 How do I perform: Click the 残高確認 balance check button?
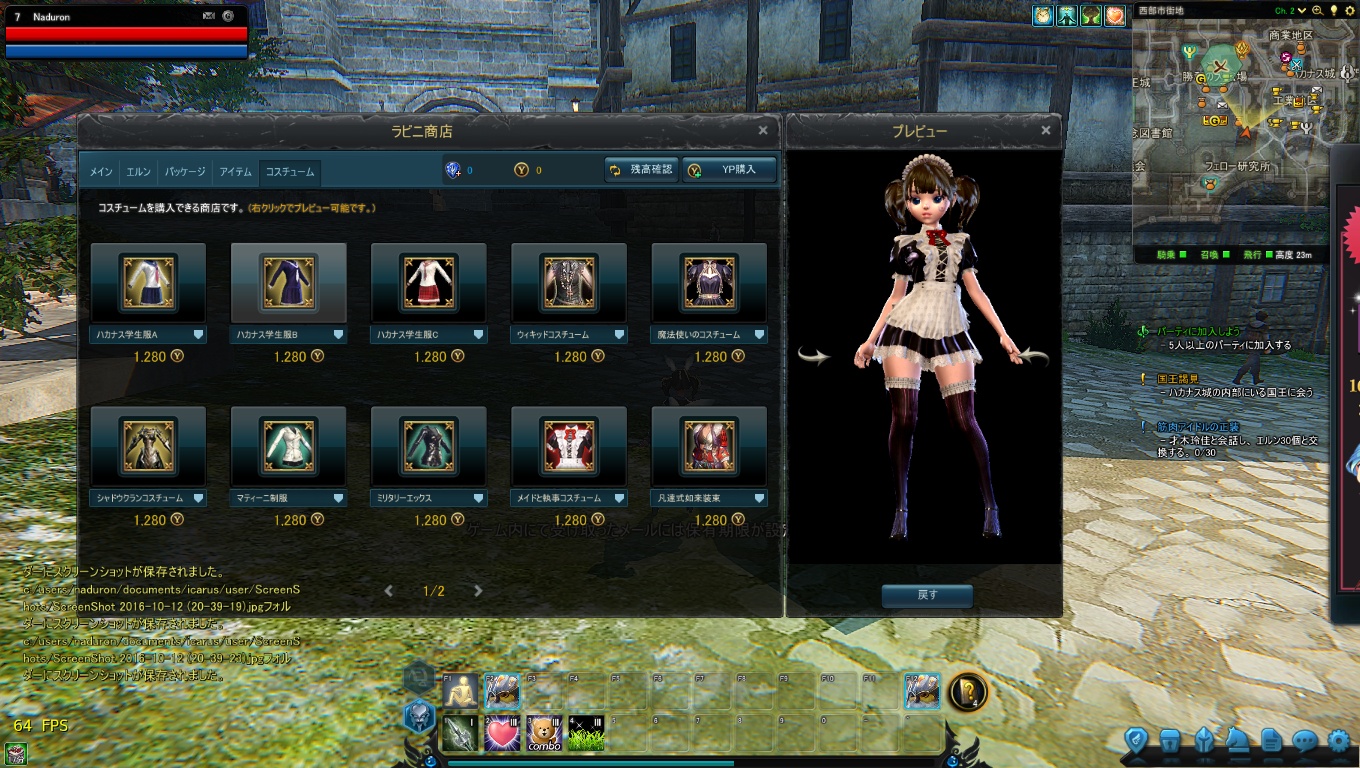tap(641, 170)
